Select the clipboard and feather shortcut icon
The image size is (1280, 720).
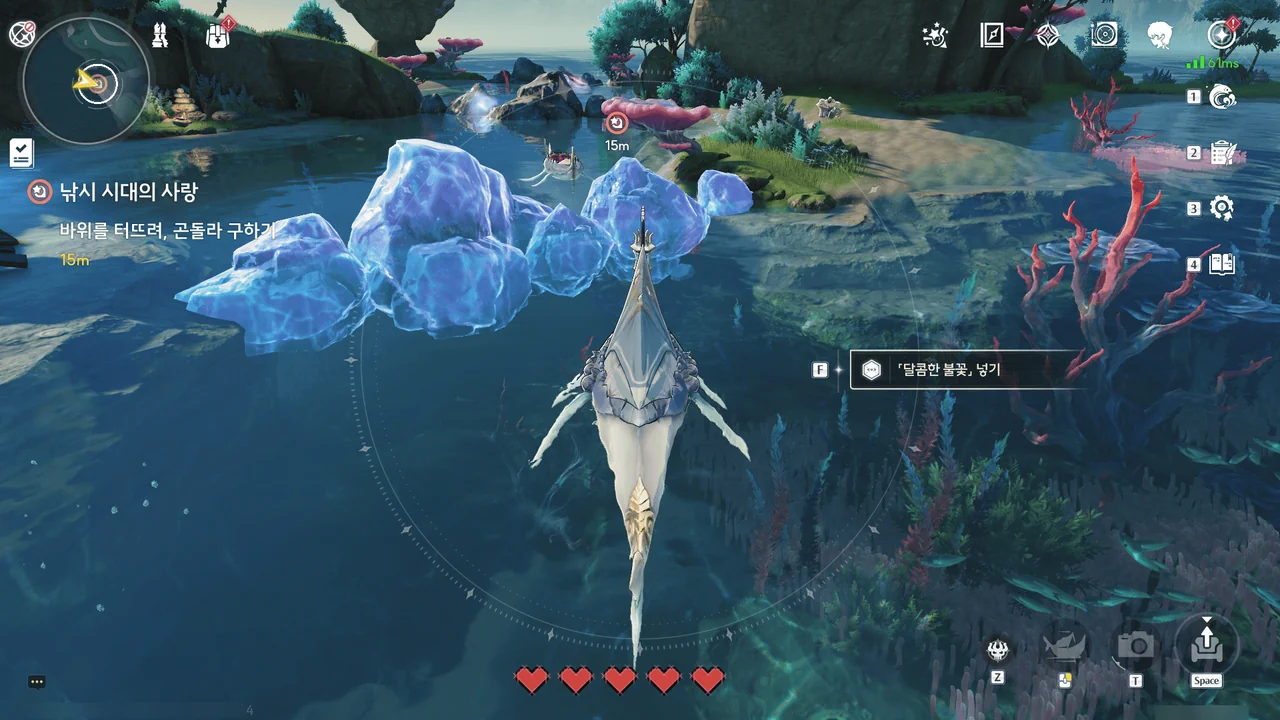[x=1222, y=152]
